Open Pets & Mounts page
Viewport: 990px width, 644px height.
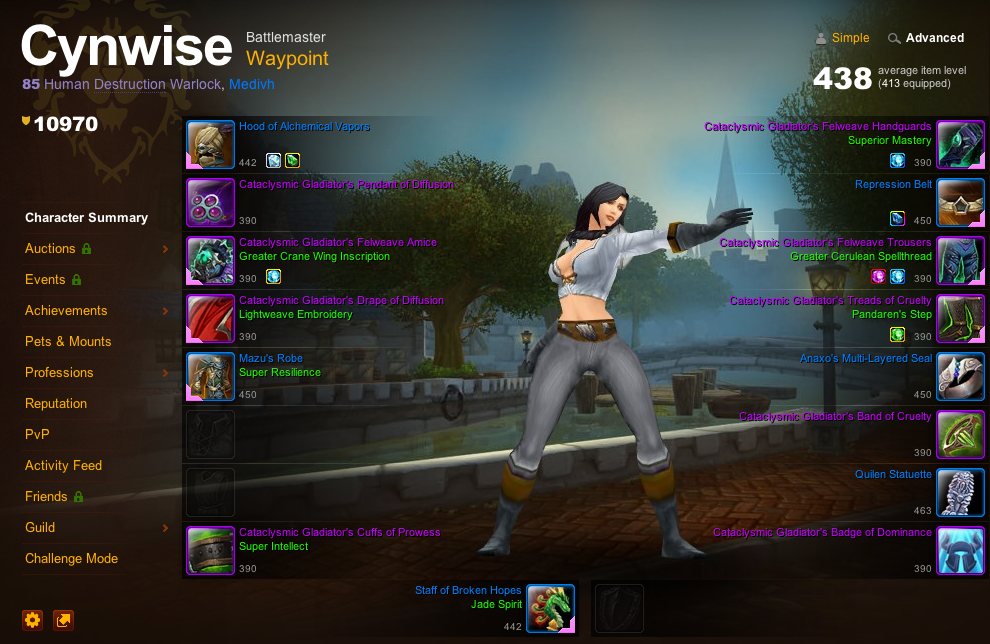68,341
